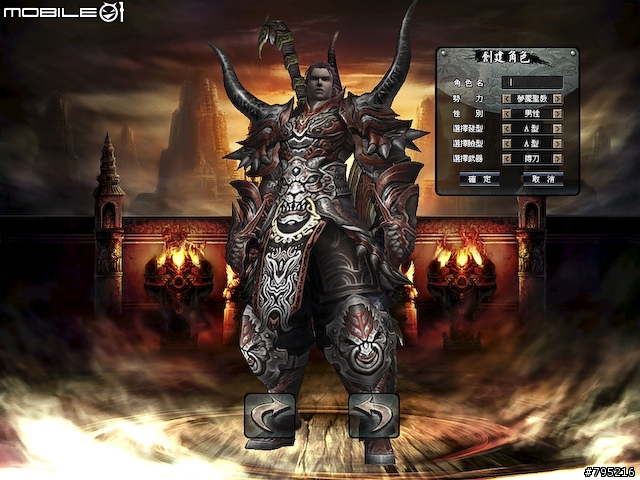Rotate the character with the right arrow button
Viewport: 640px width, 480px height.
pos(374,415)
